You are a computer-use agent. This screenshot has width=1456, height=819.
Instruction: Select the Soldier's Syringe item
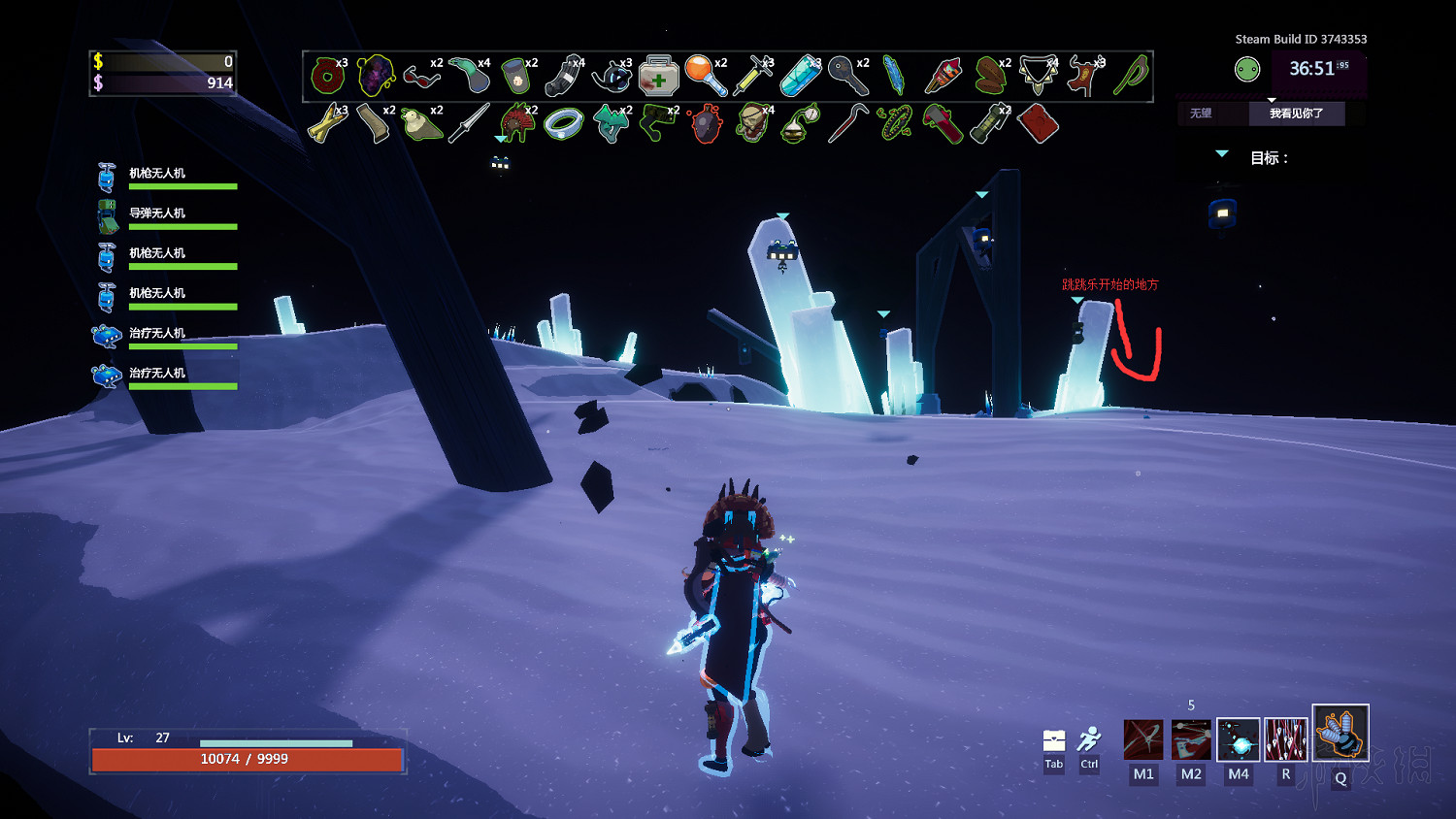pyautogui.click(x=752, y=76)
